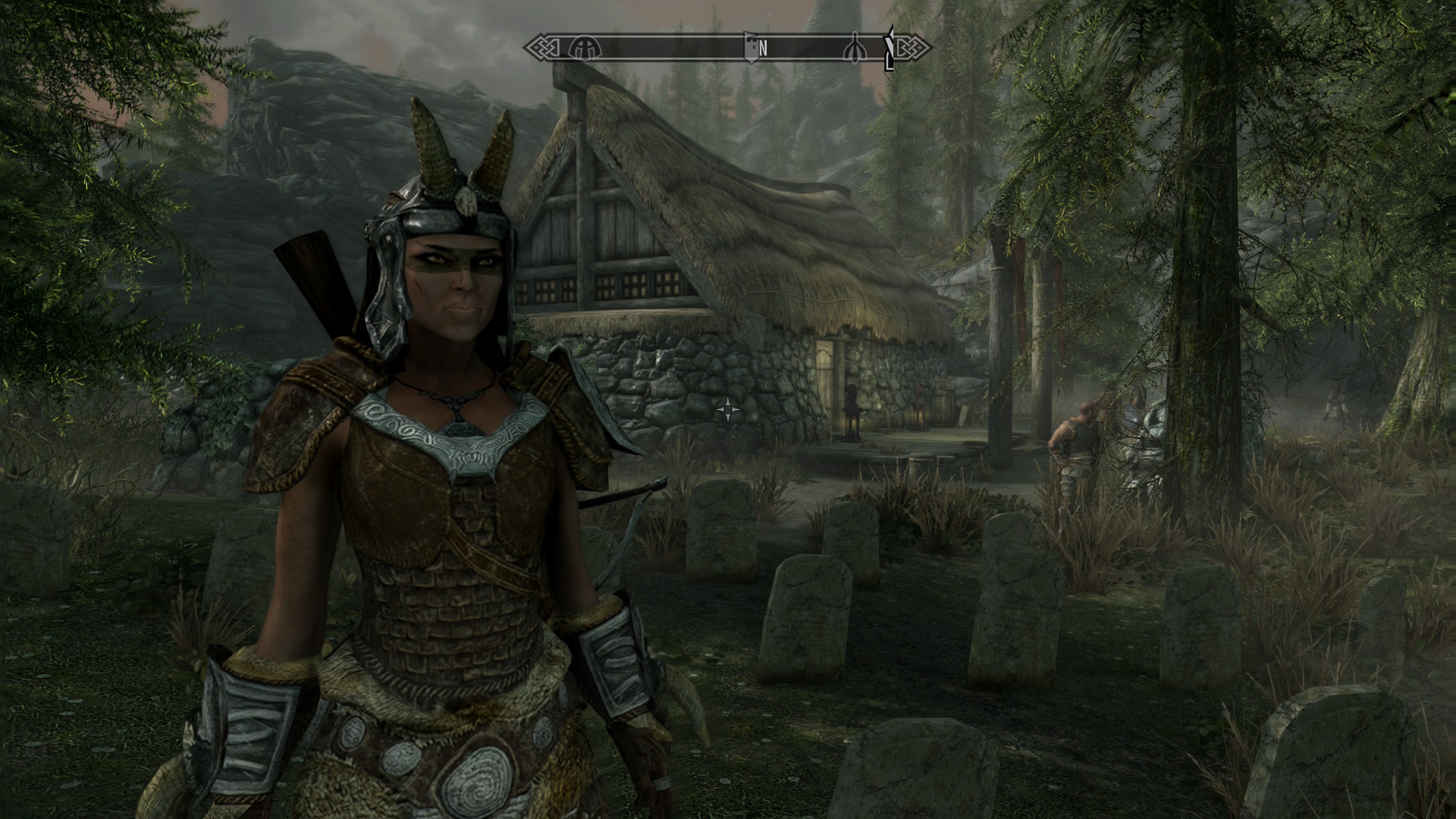Click the white marker at the compass edge
Viewport: 1456px width, 819px height.
point(890,49)
